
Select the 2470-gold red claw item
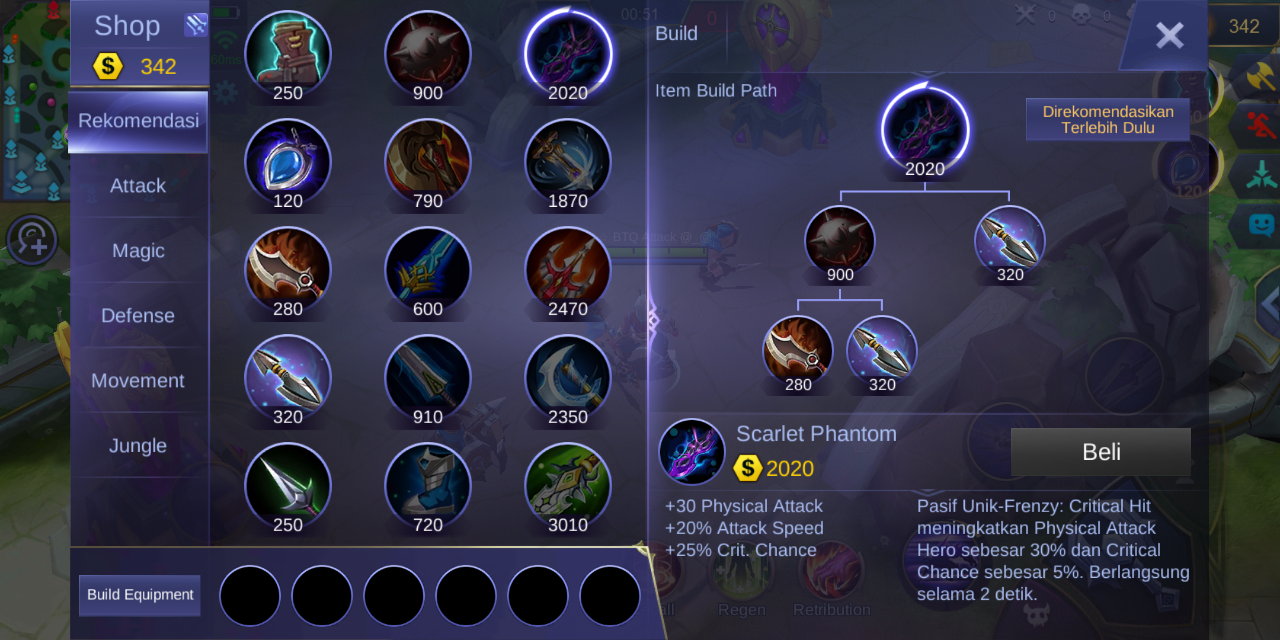pyautogui.click(x=568, y=268)
